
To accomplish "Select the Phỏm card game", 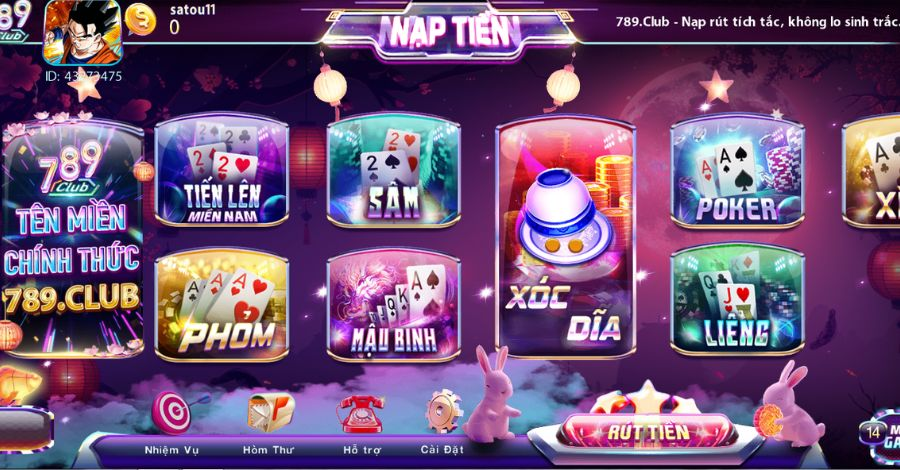I will pyautogui.click(x=221, y=304).
